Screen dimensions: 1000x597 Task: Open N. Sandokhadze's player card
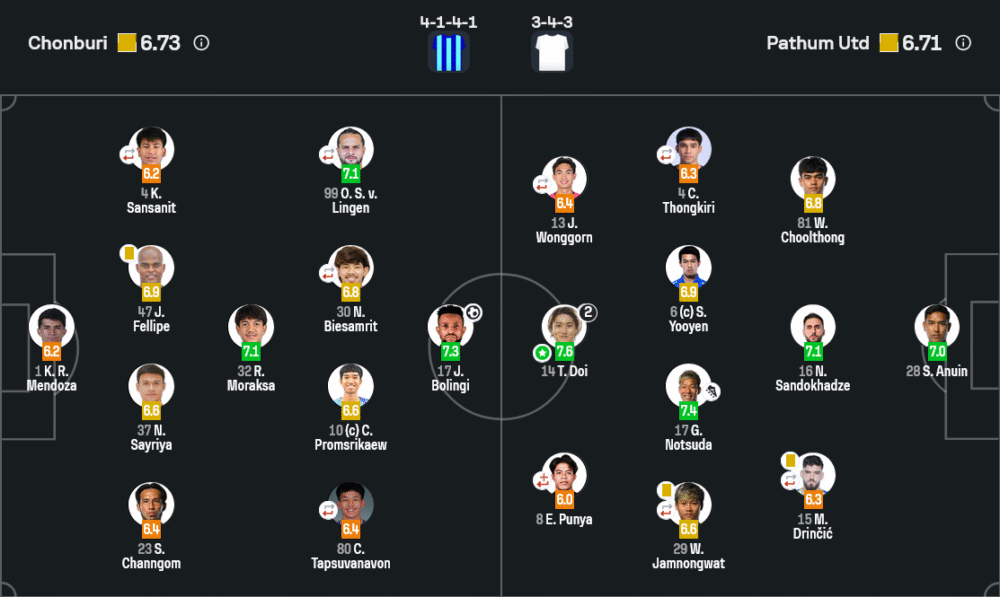pos(812,327)
